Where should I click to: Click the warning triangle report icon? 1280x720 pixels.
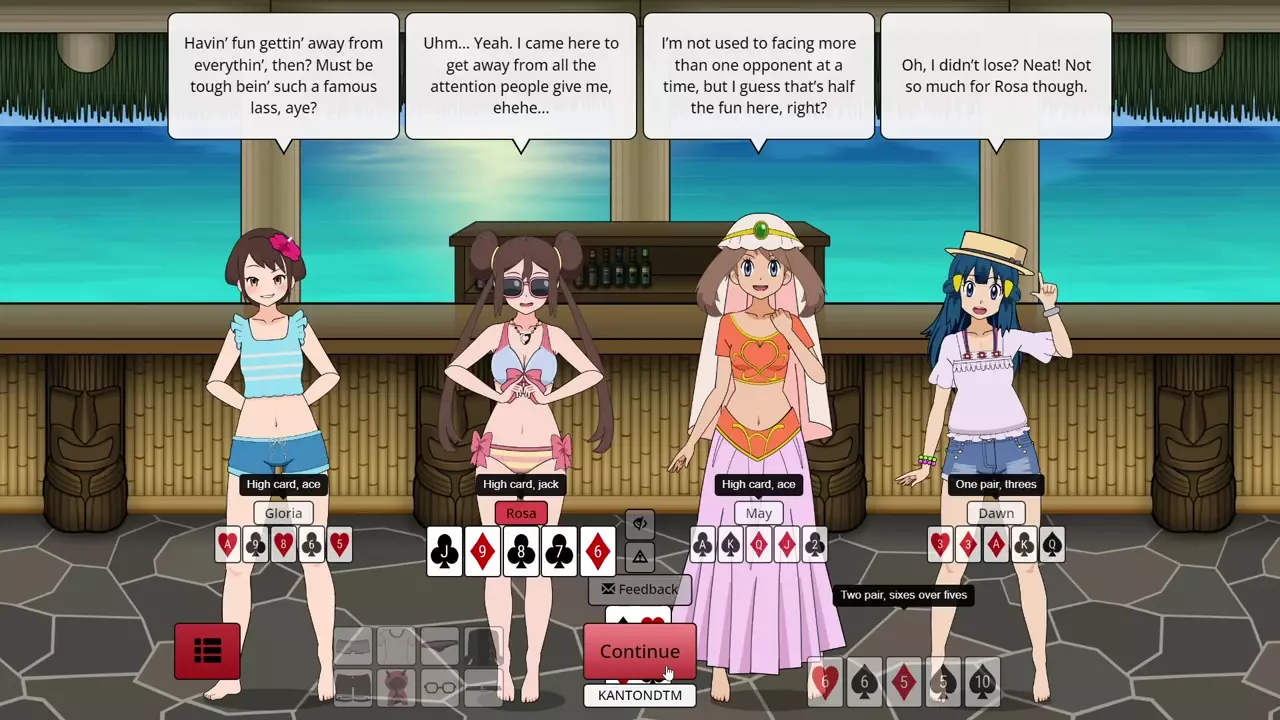click(640, 556)
